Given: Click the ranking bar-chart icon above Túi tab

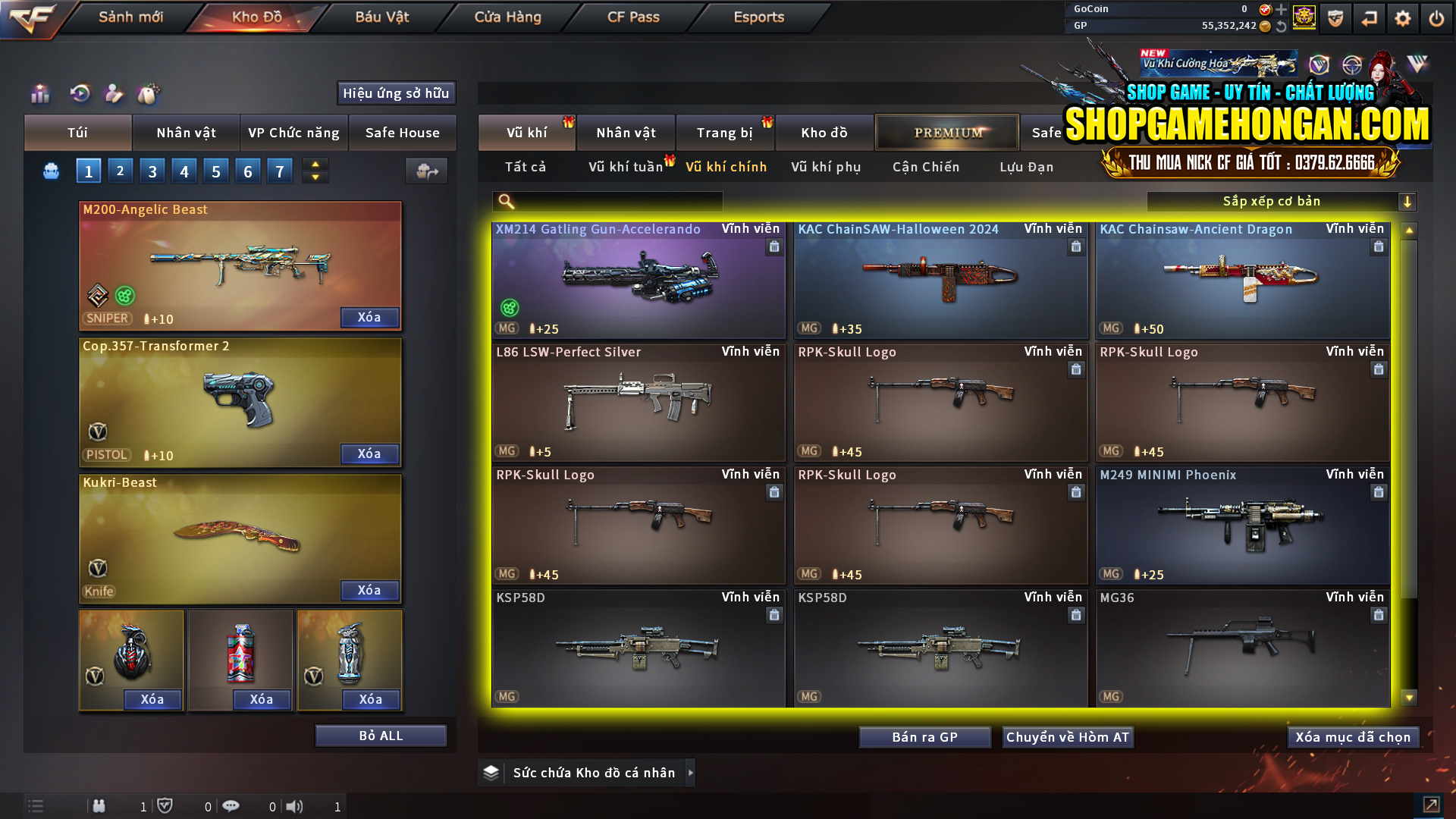Looking at the screenshot, I should [39, 93].
